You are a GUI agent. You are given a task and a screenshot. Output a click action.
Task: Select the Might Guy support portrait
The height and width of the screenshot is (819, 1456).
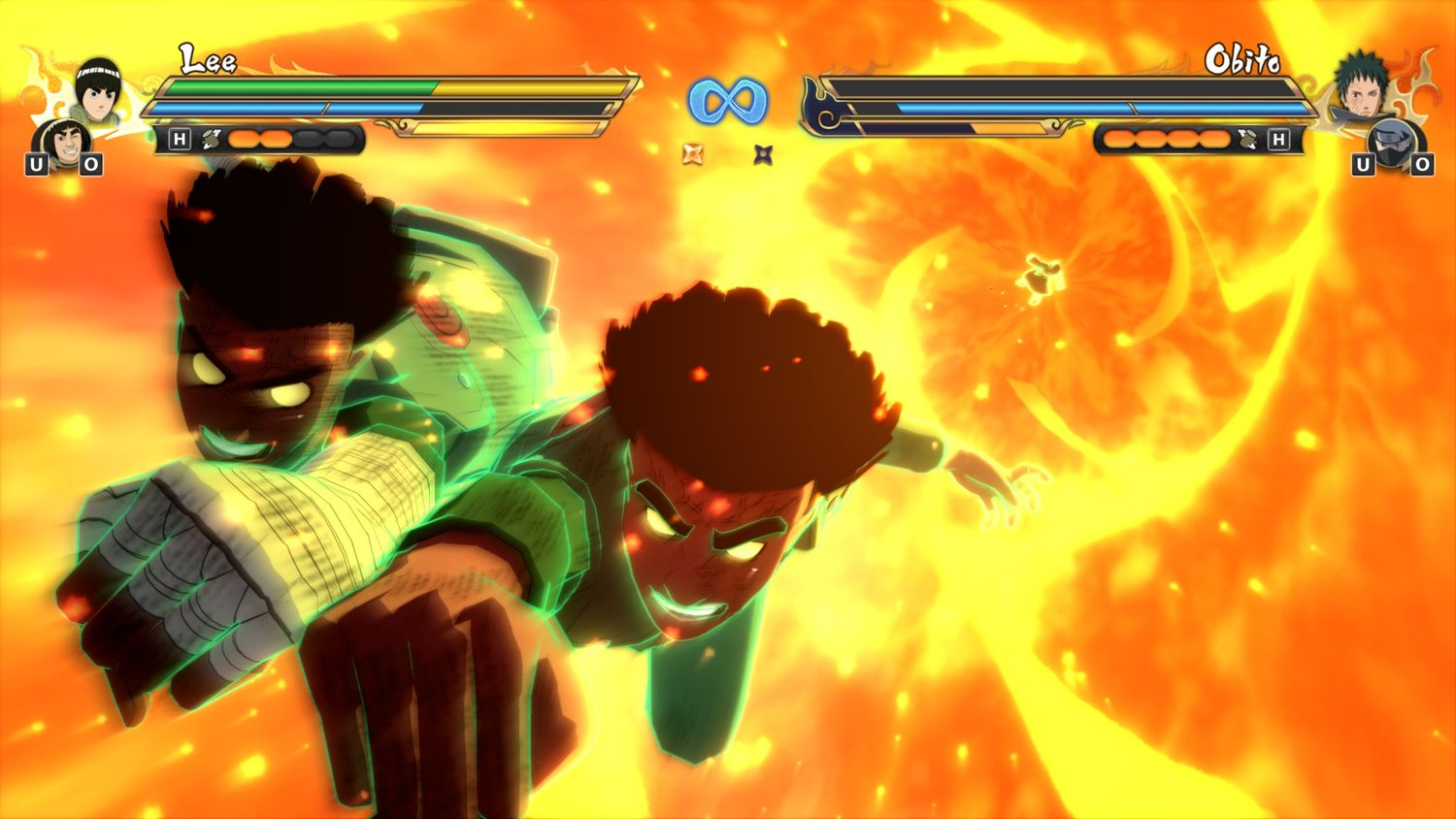tap(65, 146)
